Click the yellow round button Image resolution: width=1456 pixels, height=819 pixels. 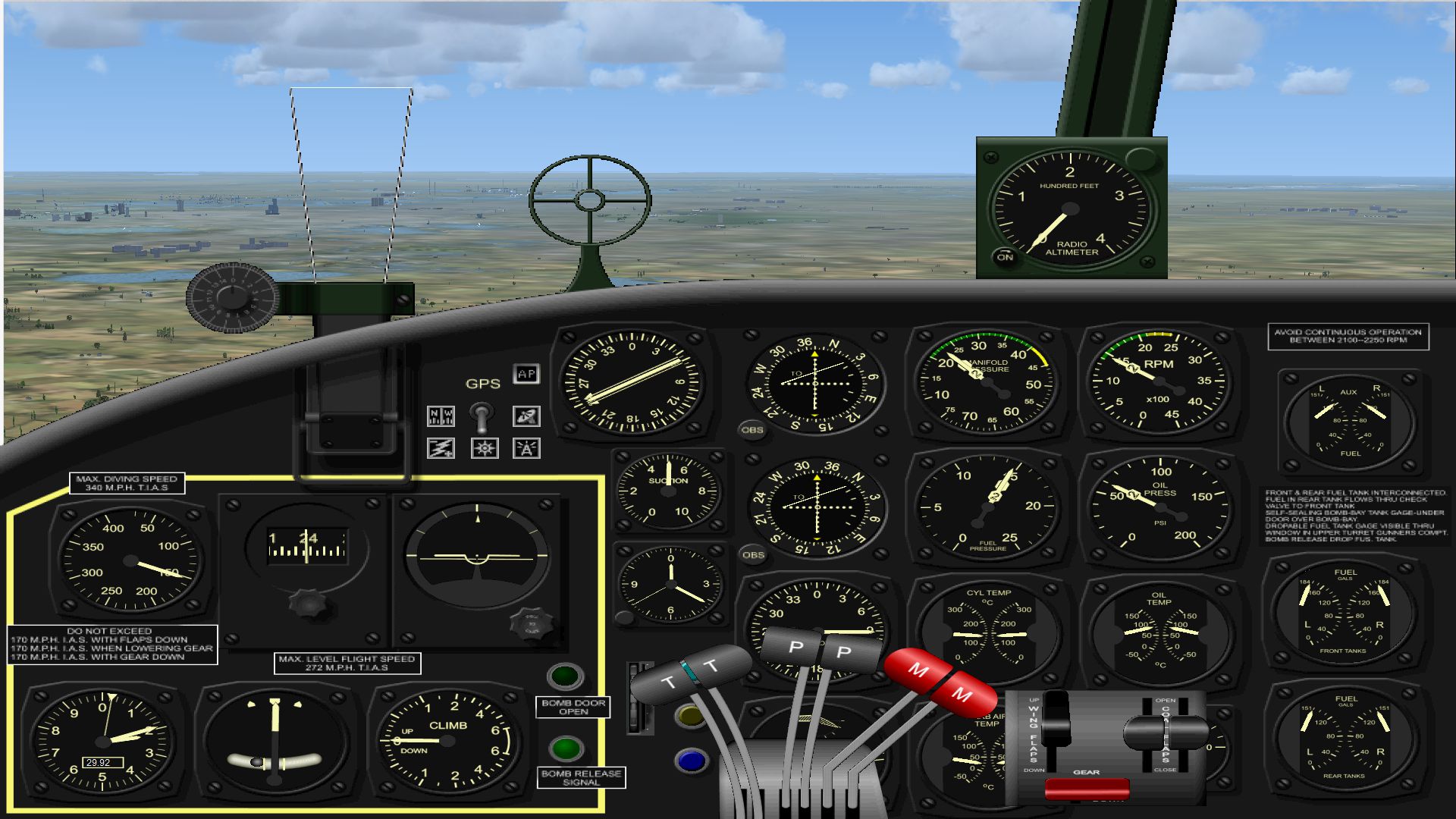(690, 716)
